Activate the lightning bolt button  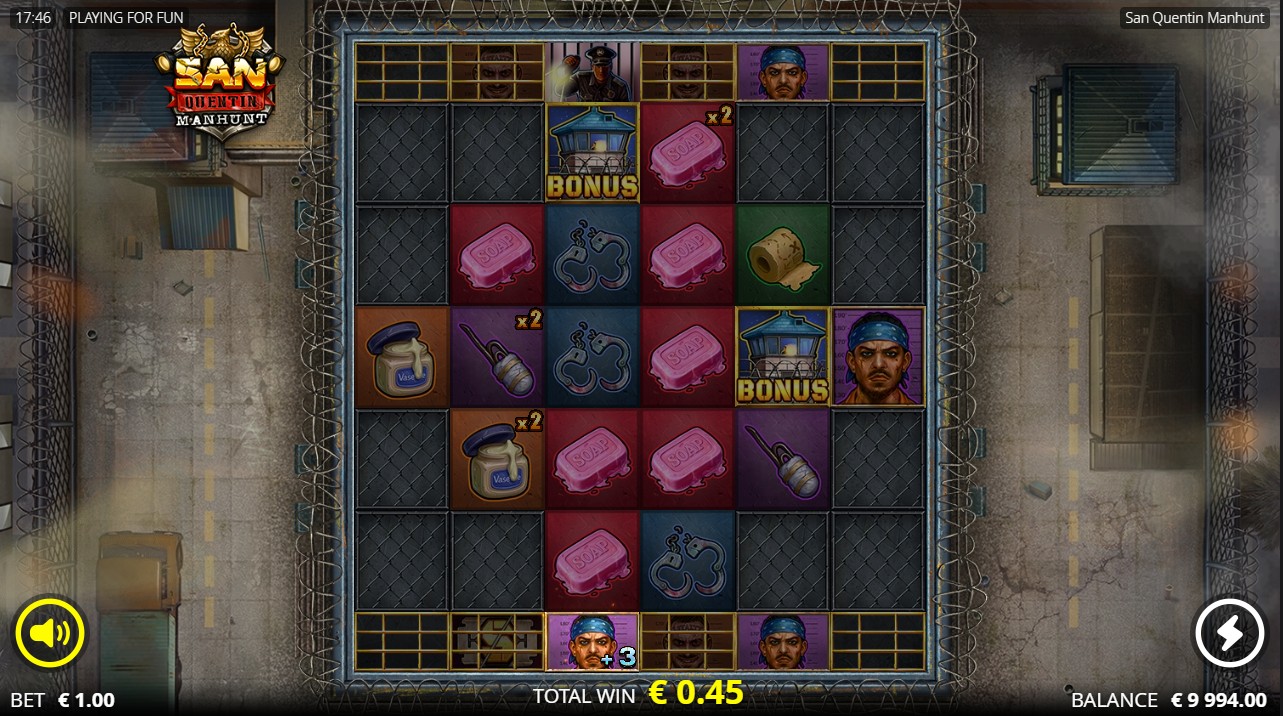1230,632
